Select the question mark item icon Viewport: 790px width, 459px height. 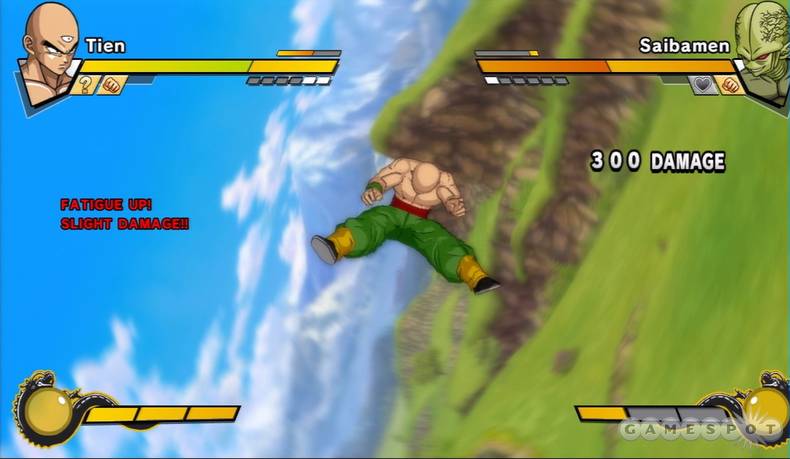(83, 85)
